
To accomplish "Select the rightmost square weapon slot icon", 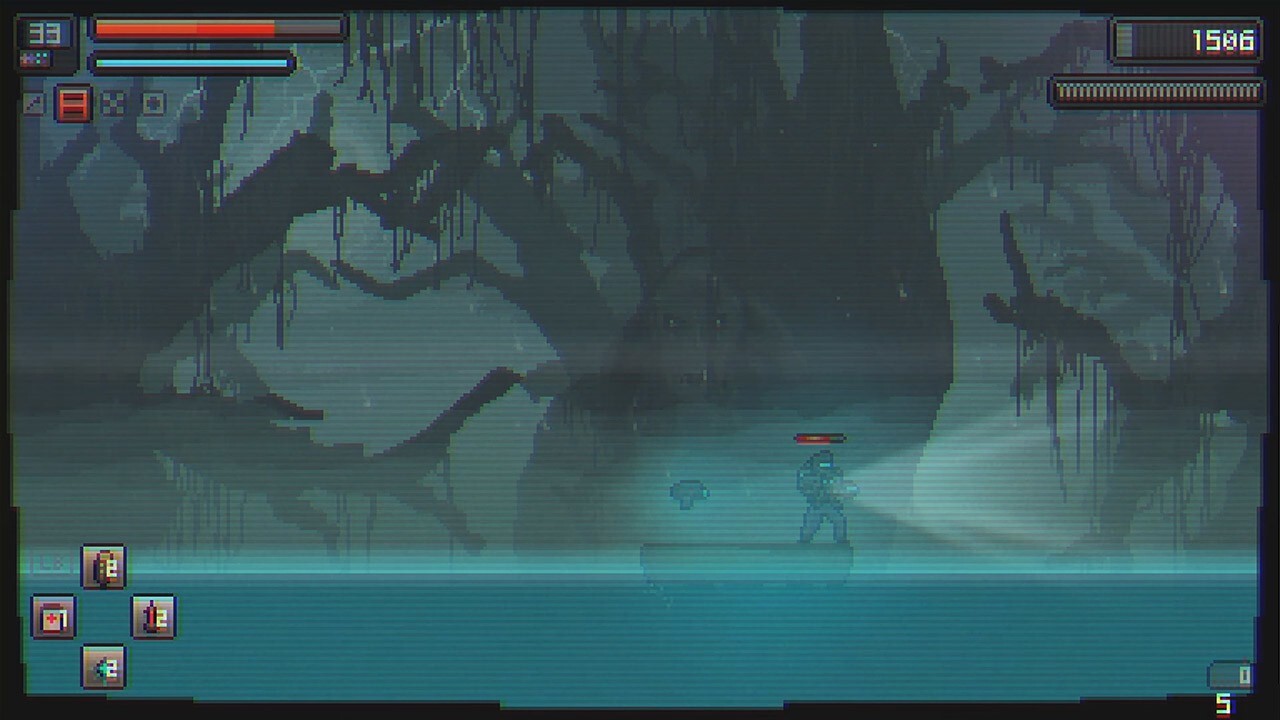I will (153, 103).
